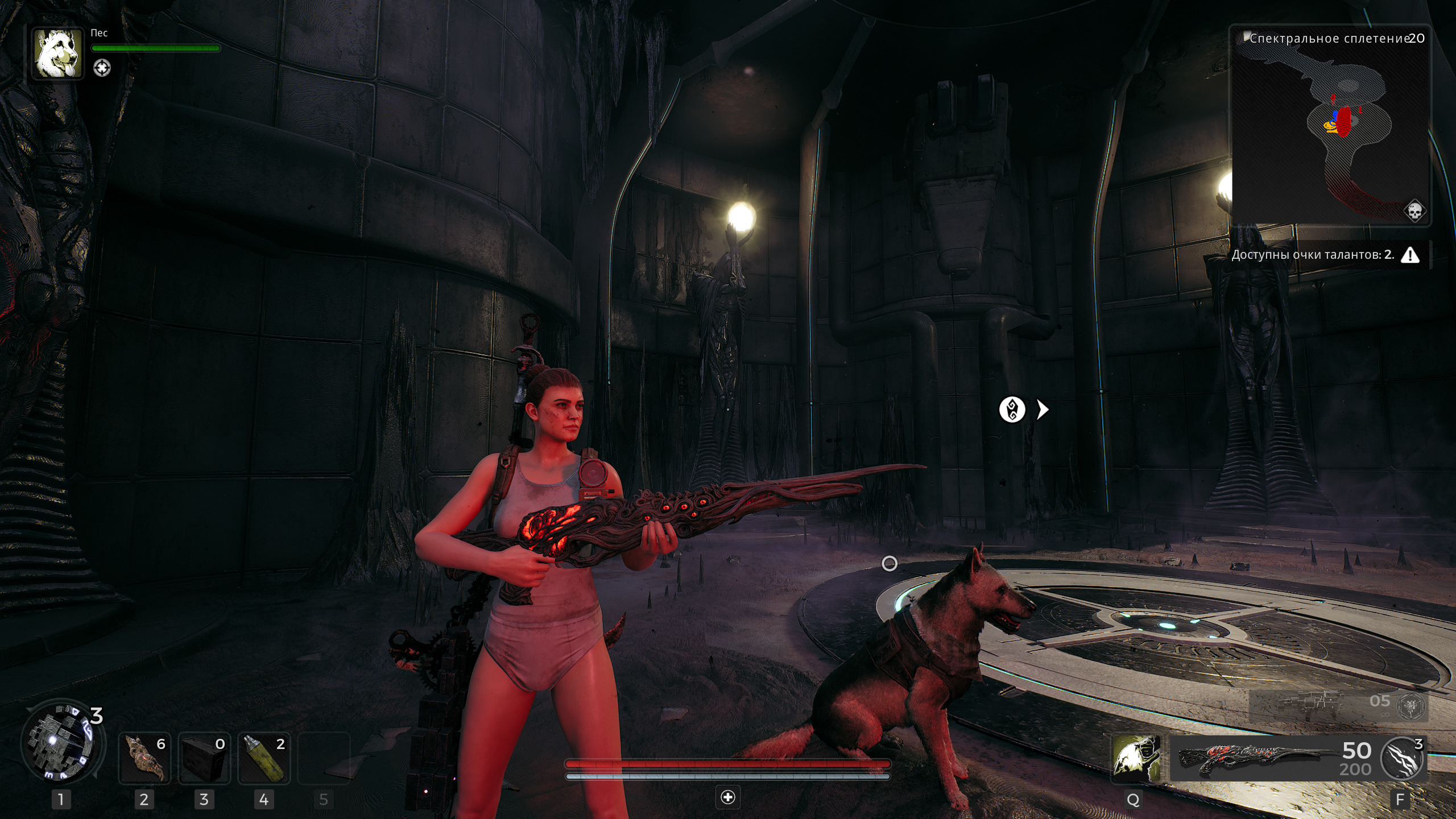The width and height of the screenshot is (1456, 819).
Task: Select the dog companion portrait
Action: click(x=57, y=53)
